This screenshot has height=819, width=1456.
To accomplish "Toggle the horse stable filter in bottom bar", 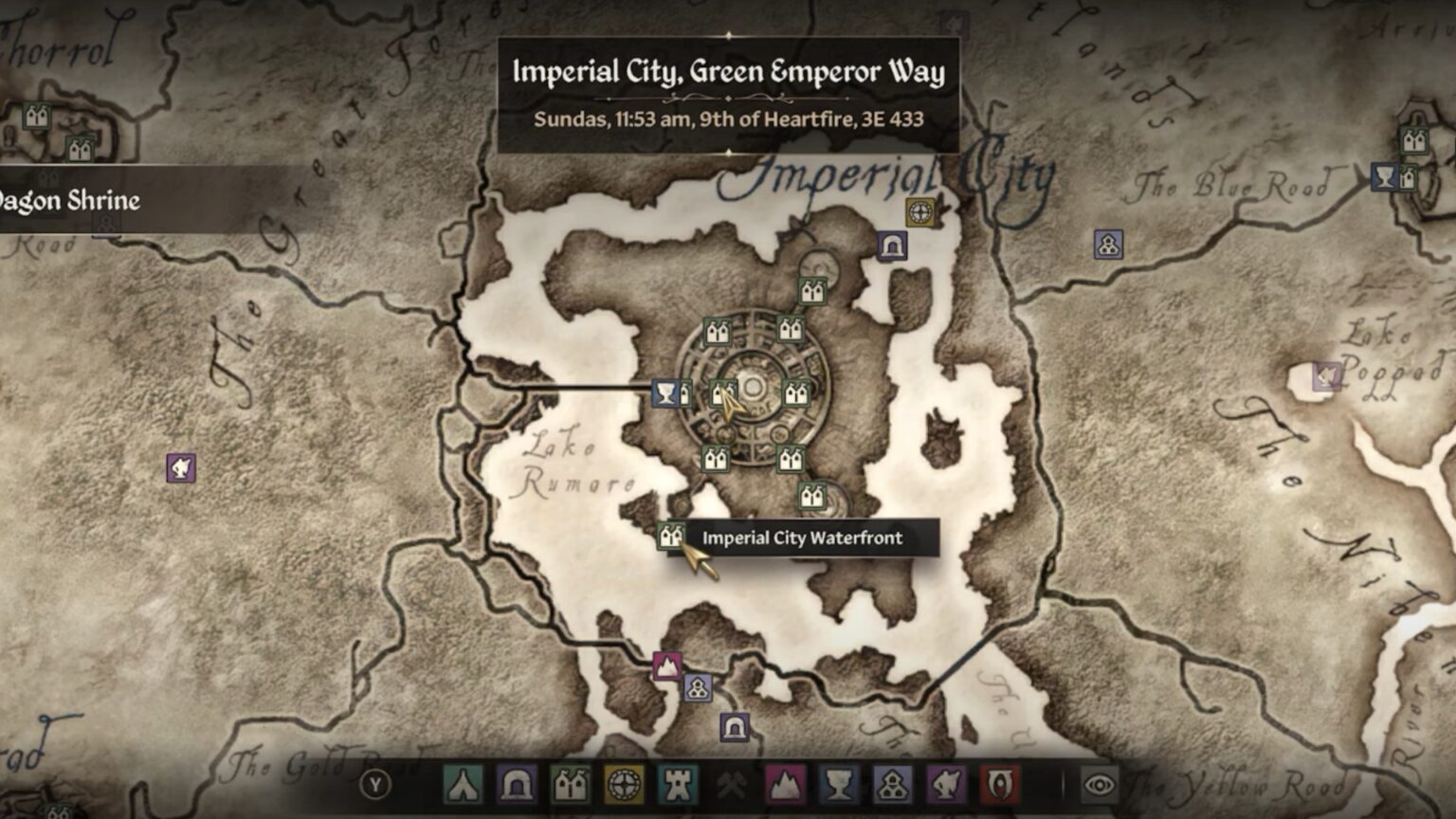I will (x=945, y=784).
